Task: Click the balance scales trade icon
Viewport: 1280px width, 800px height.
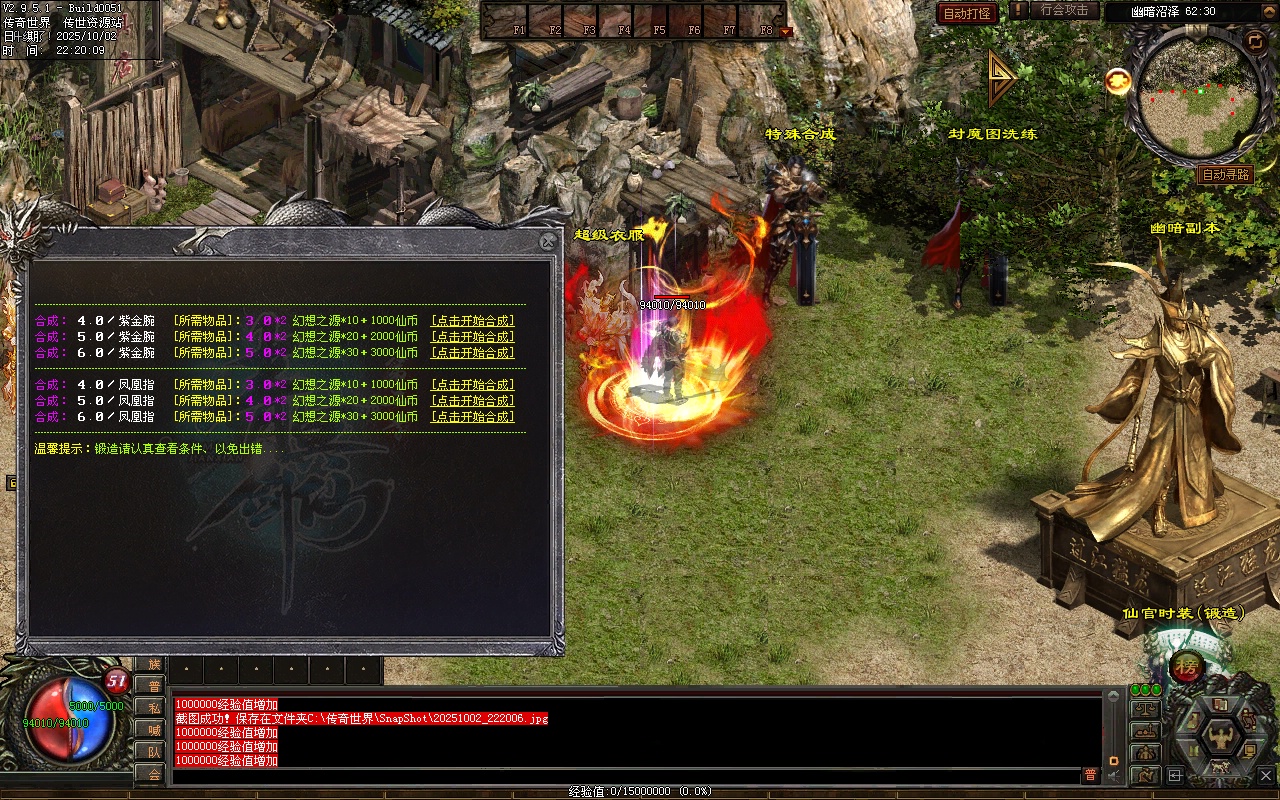Action: pos(1144,709)
